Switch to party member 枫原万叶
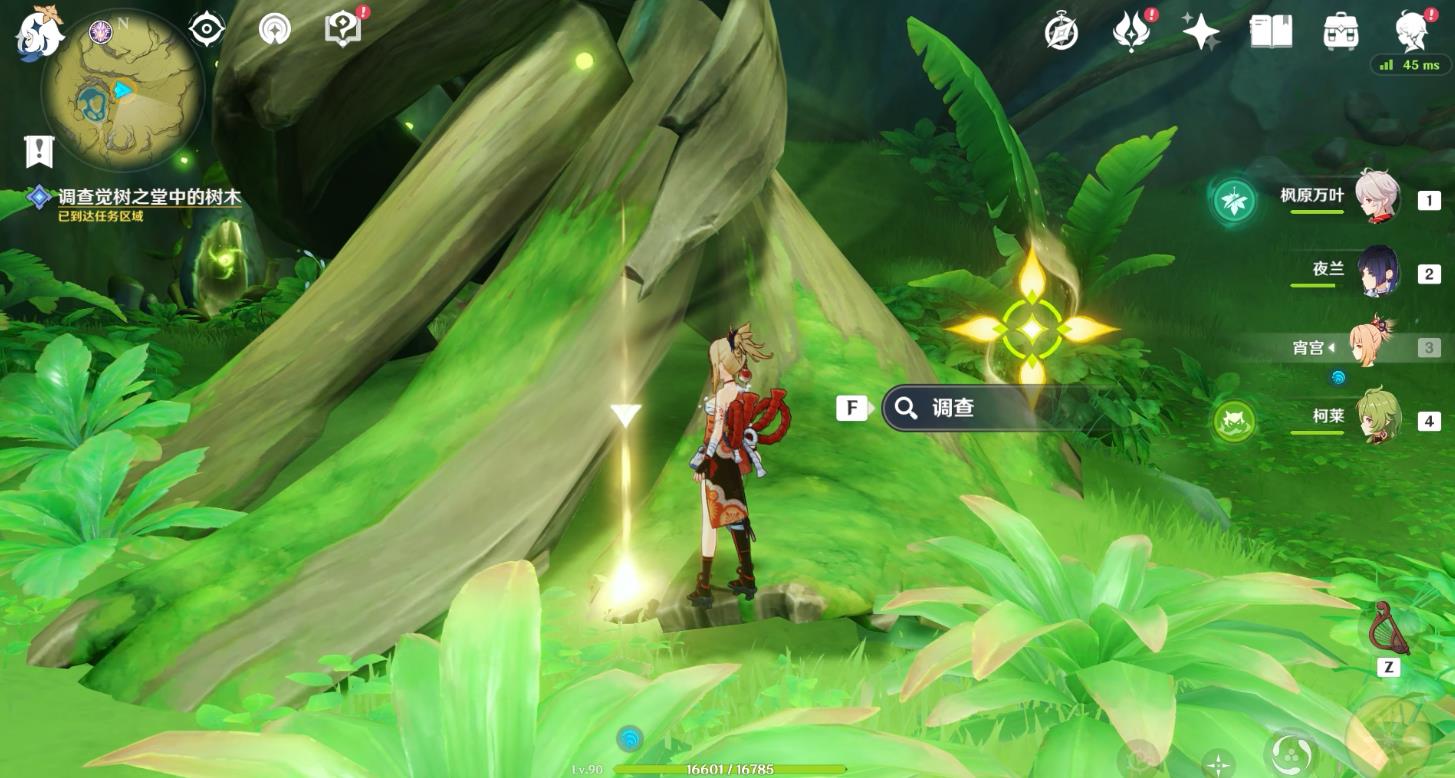This screenshot has height=778, width=1455. tap(1377, 197)
